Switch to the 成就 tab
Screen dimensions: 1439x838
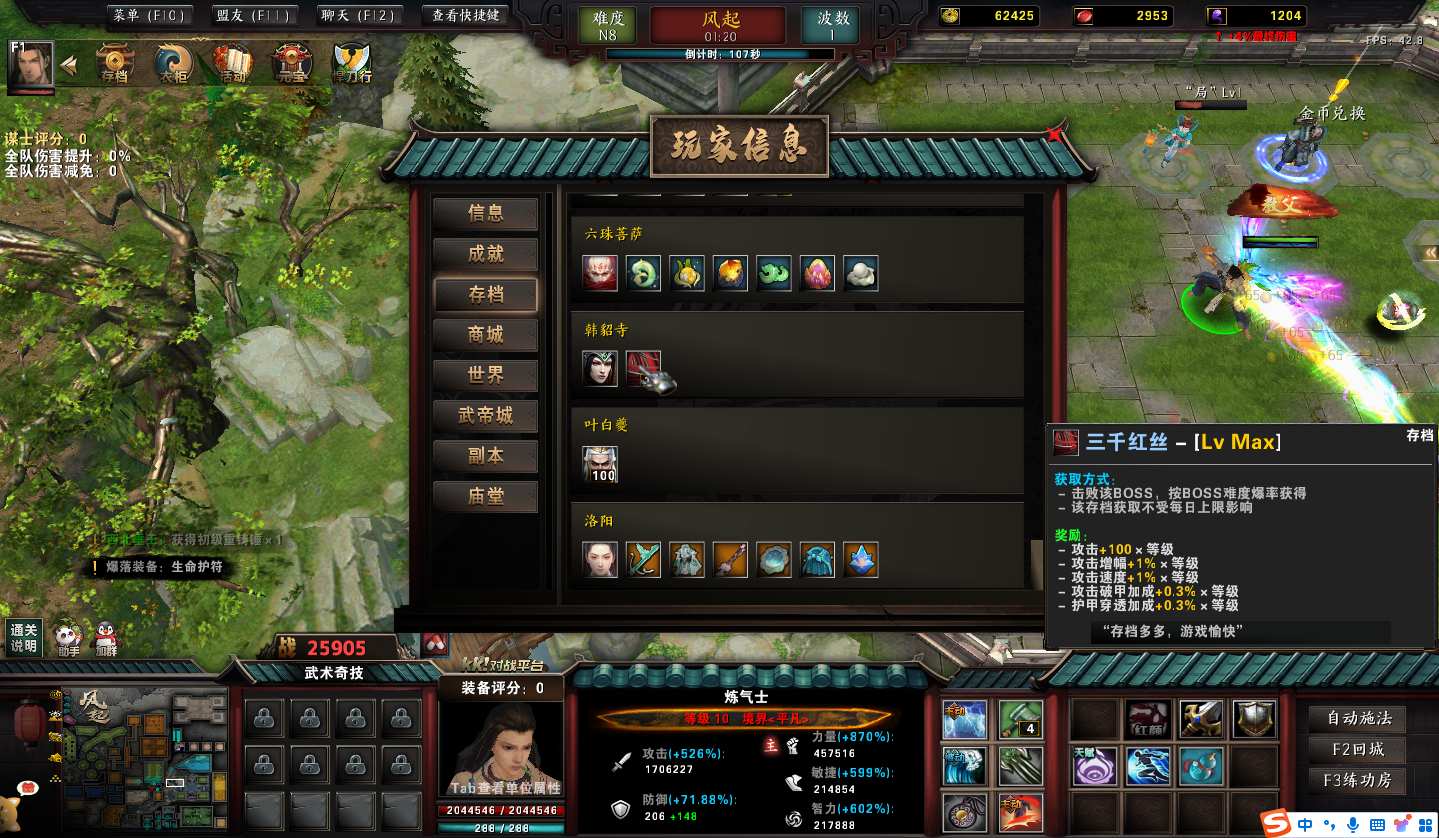click(x=486, y=254)
